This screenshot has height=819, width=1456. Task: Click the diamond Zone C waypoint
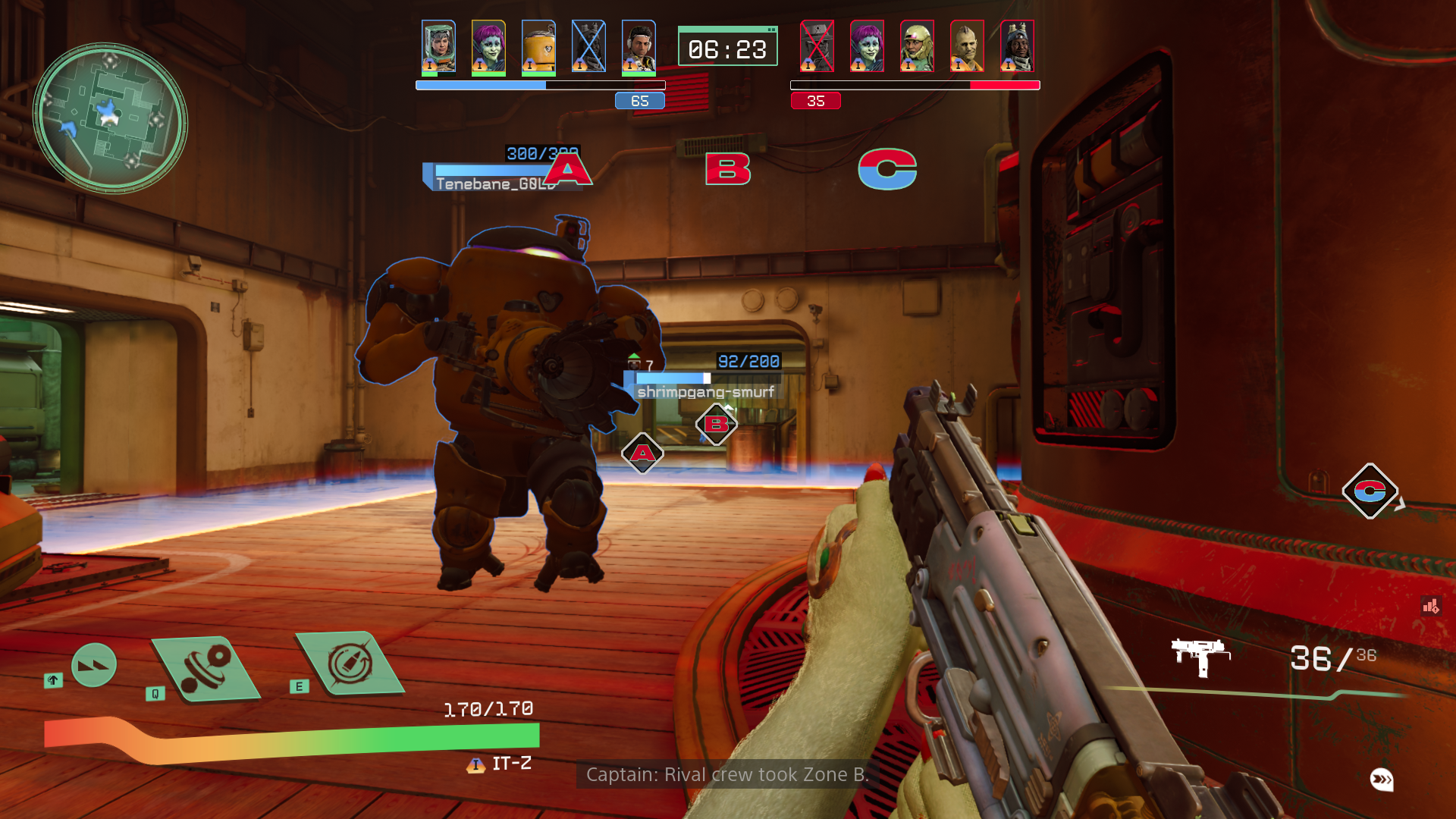pos(1370,491)
